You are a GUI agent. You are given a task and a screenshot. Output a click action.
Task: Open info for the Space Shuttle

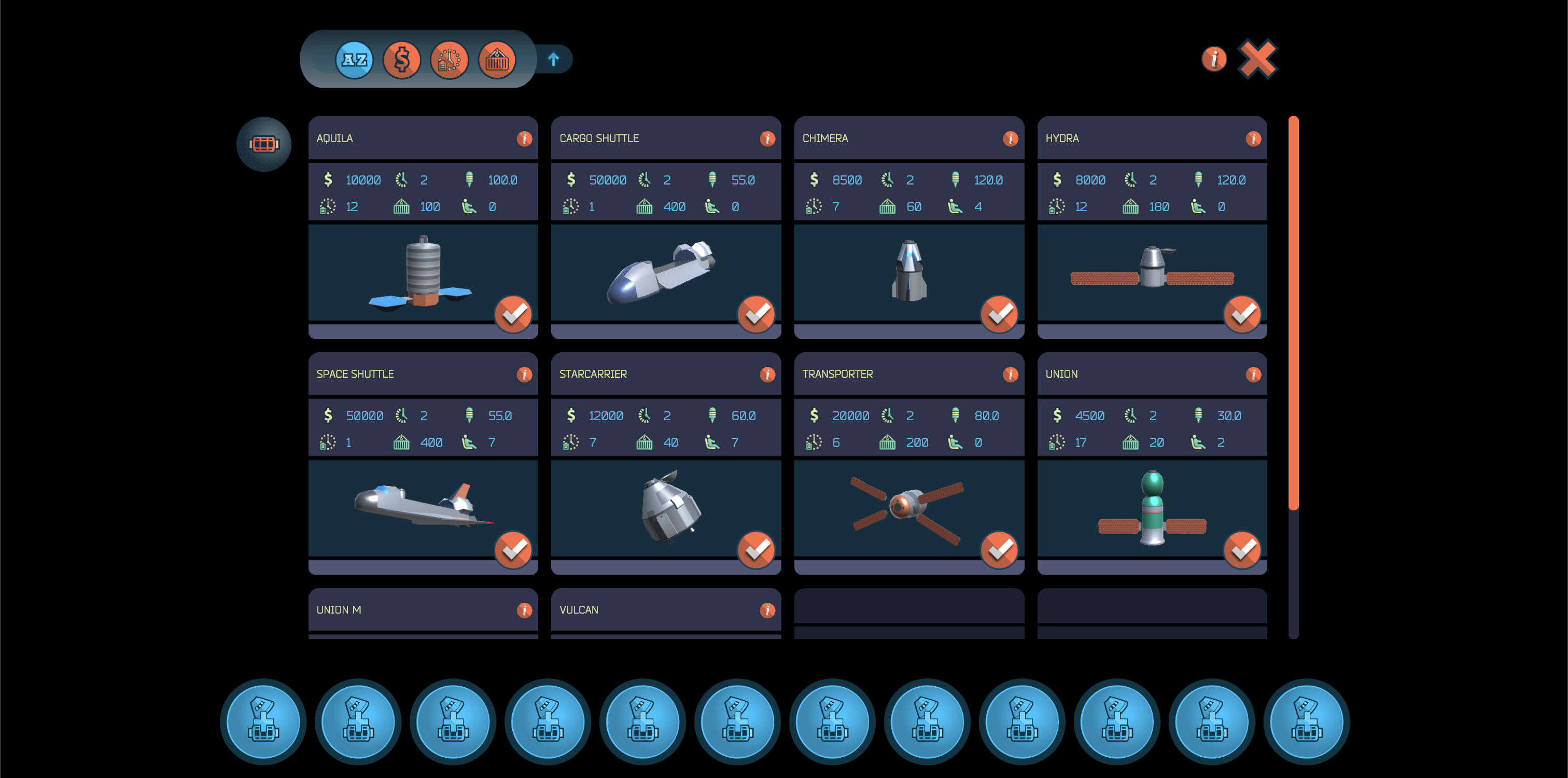pos(524,374)
